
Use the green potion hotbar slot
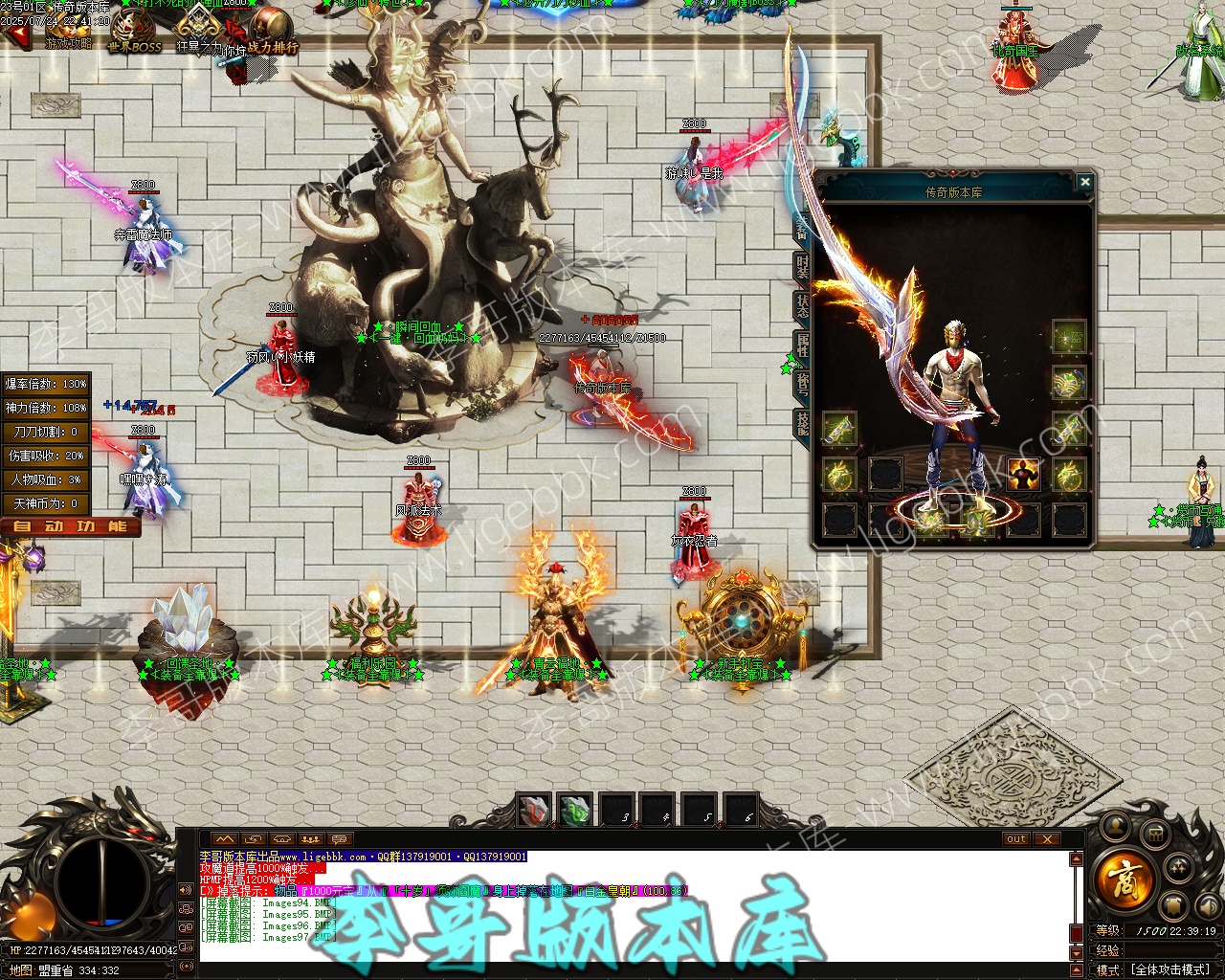point(575,811)
